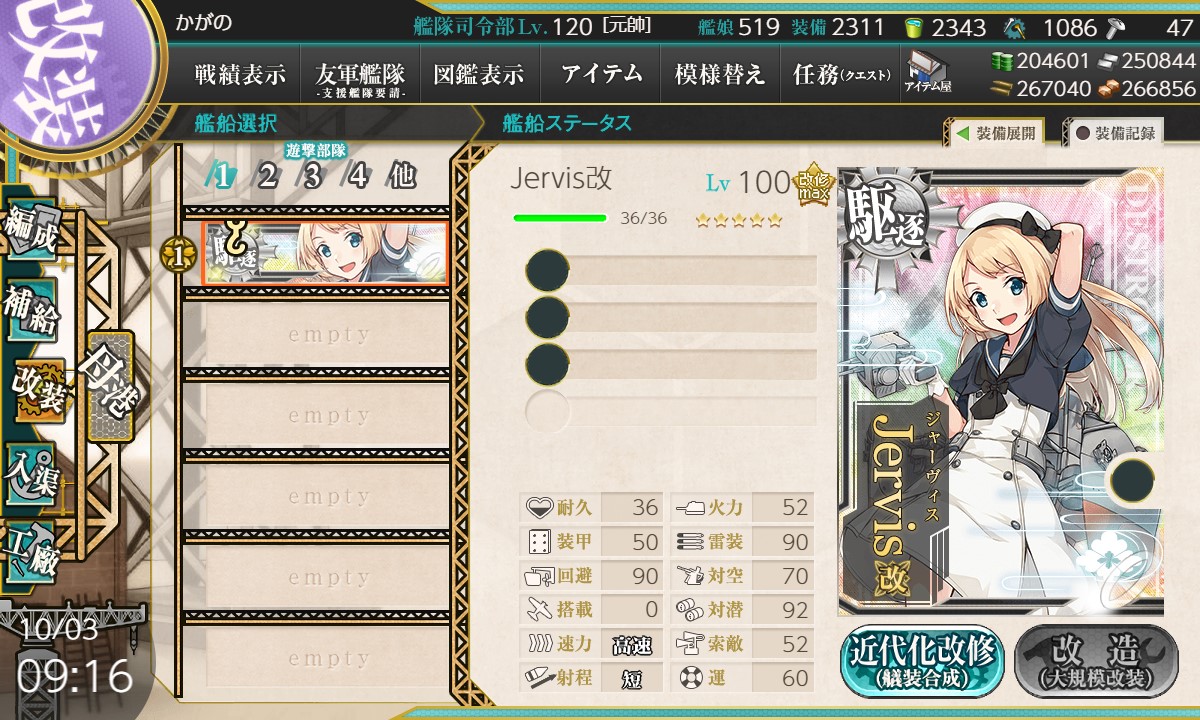Go to 編成 fleet composition

29,229
